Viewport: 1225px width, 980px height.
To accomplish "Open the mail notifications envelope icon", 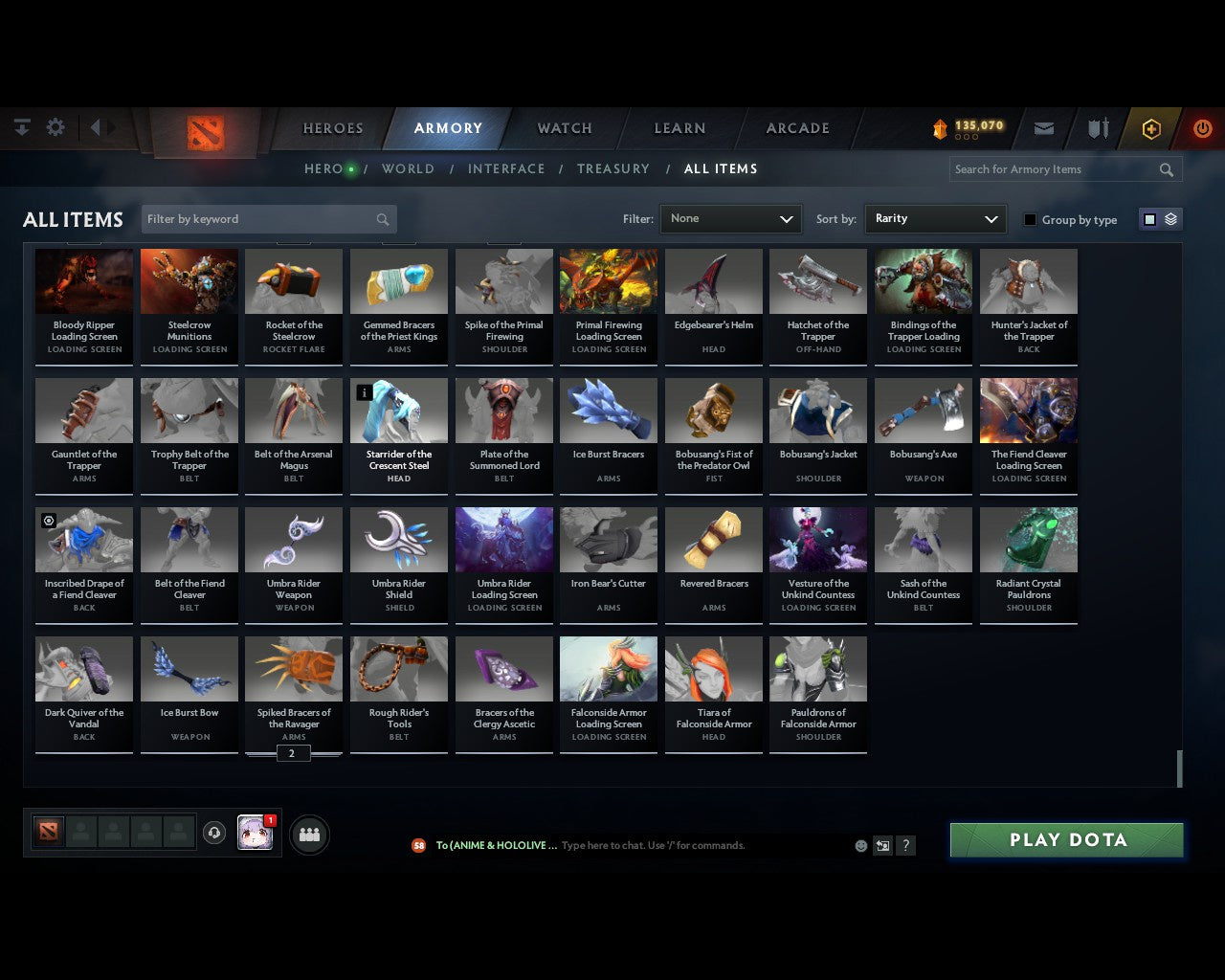I will [1043, 127].
